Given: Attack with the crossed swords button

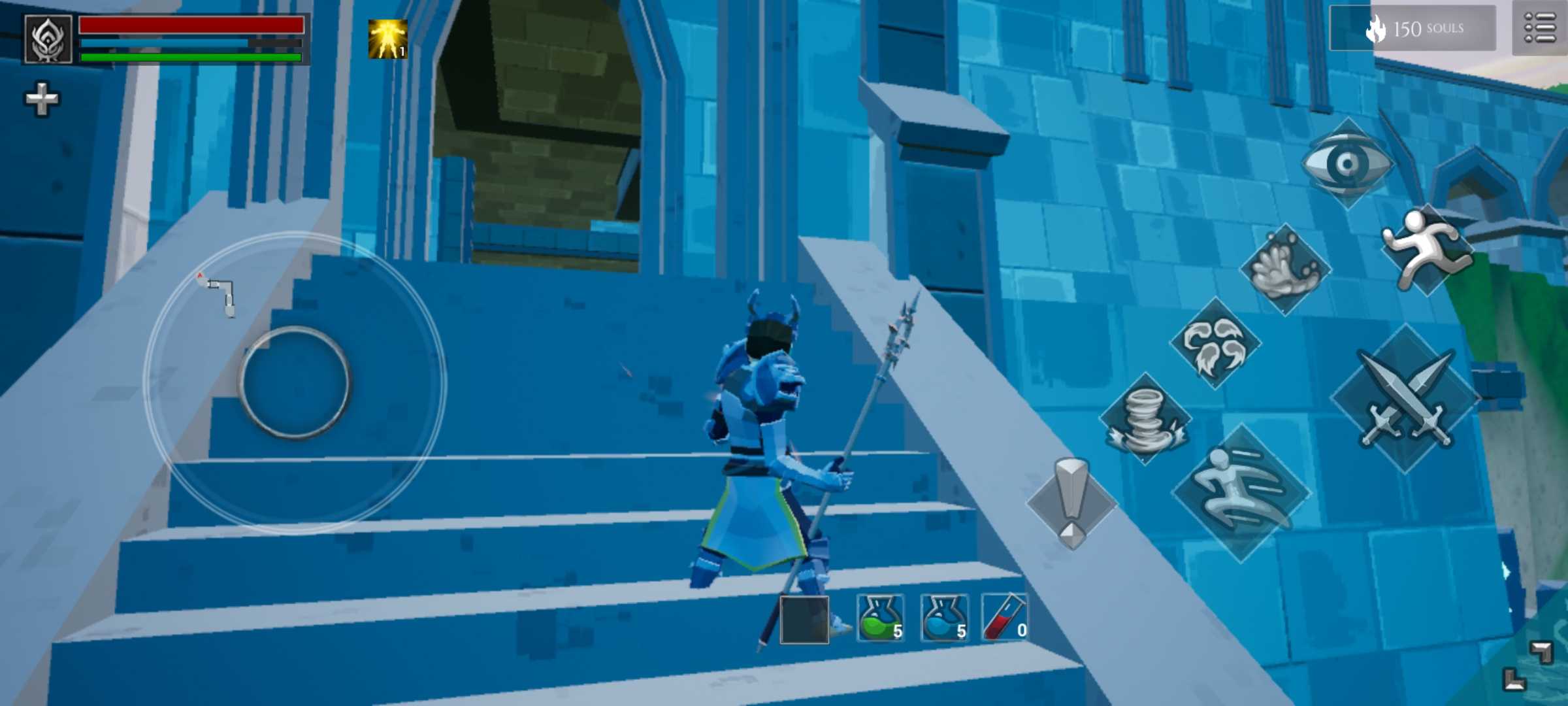Looking at the screenshot, I should (x=1405, y=399).
